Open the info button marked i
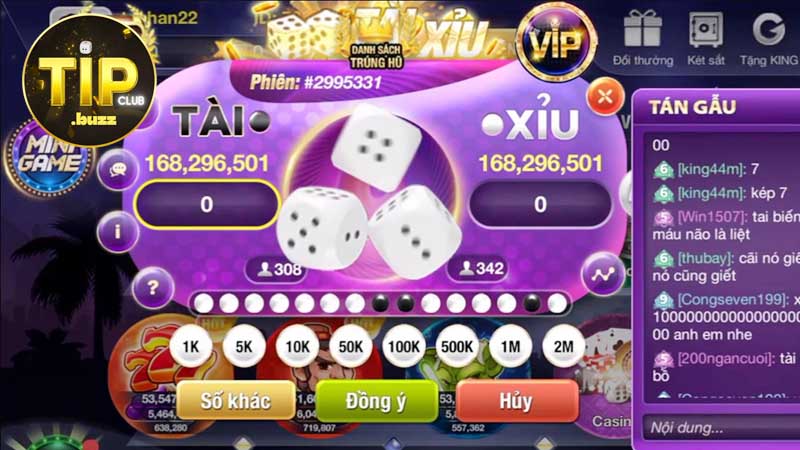 pyautogui.click(x=119, y=232)
